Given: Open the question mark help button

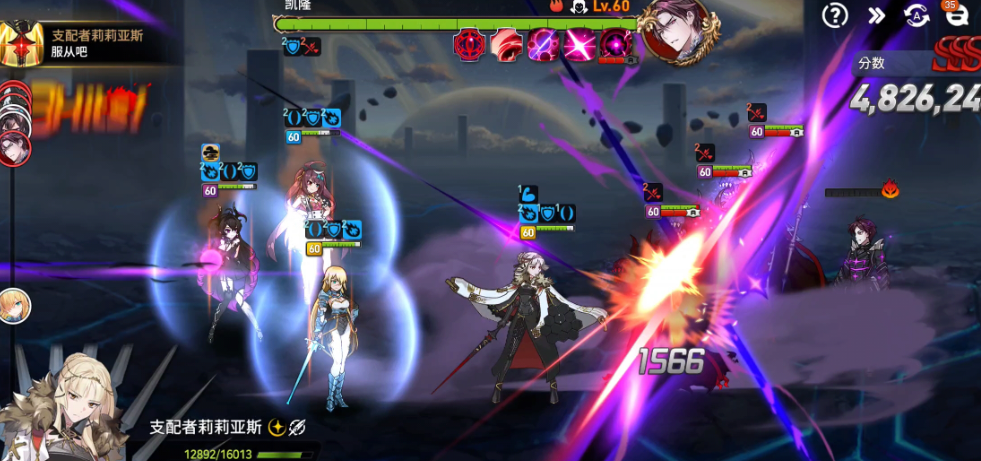Looking at the screenshot, I should [834, 15].
